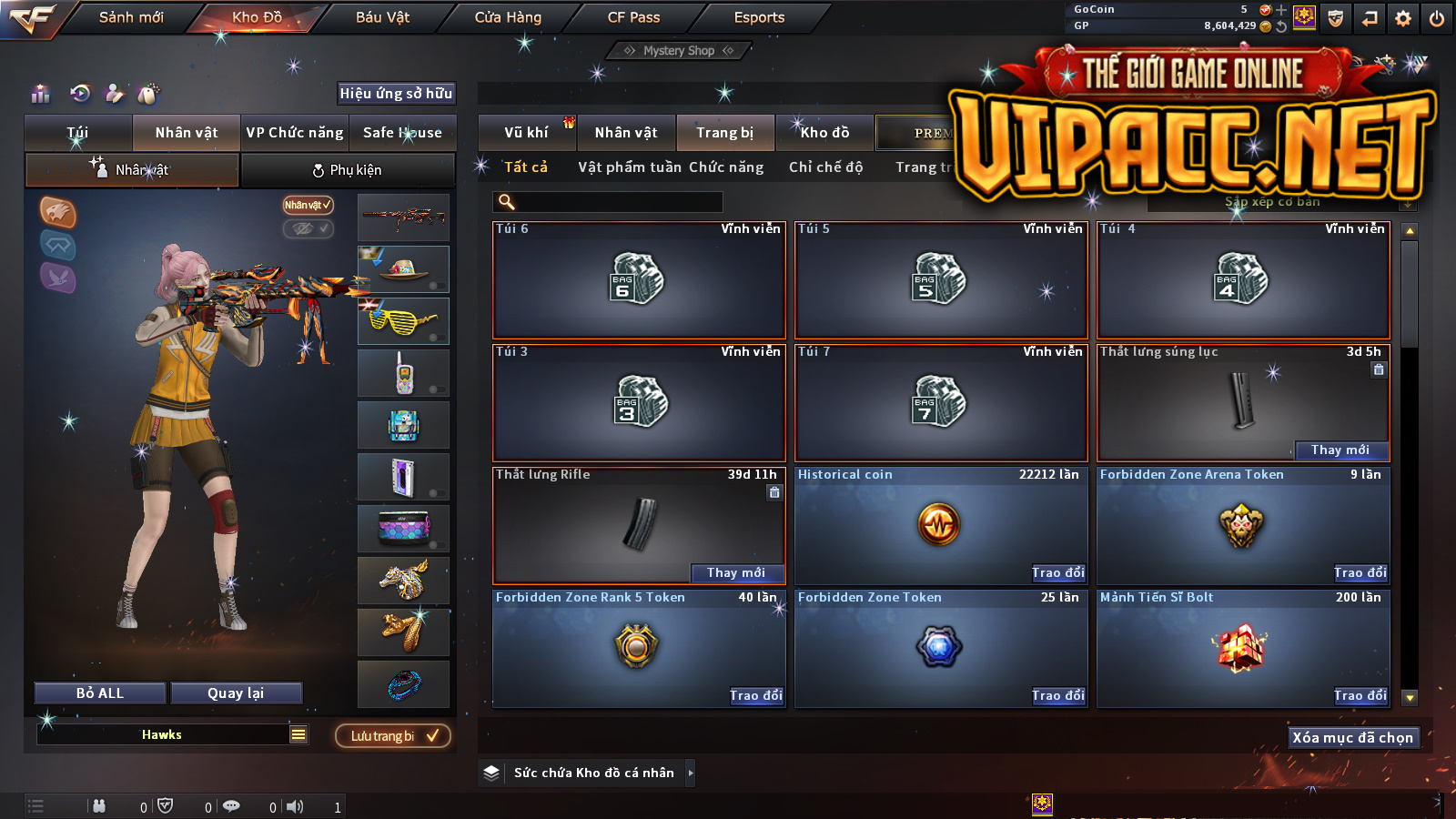1456x819 pixels.
Task: Go to Sảnh mới lobby
Action: coord(131,17)
